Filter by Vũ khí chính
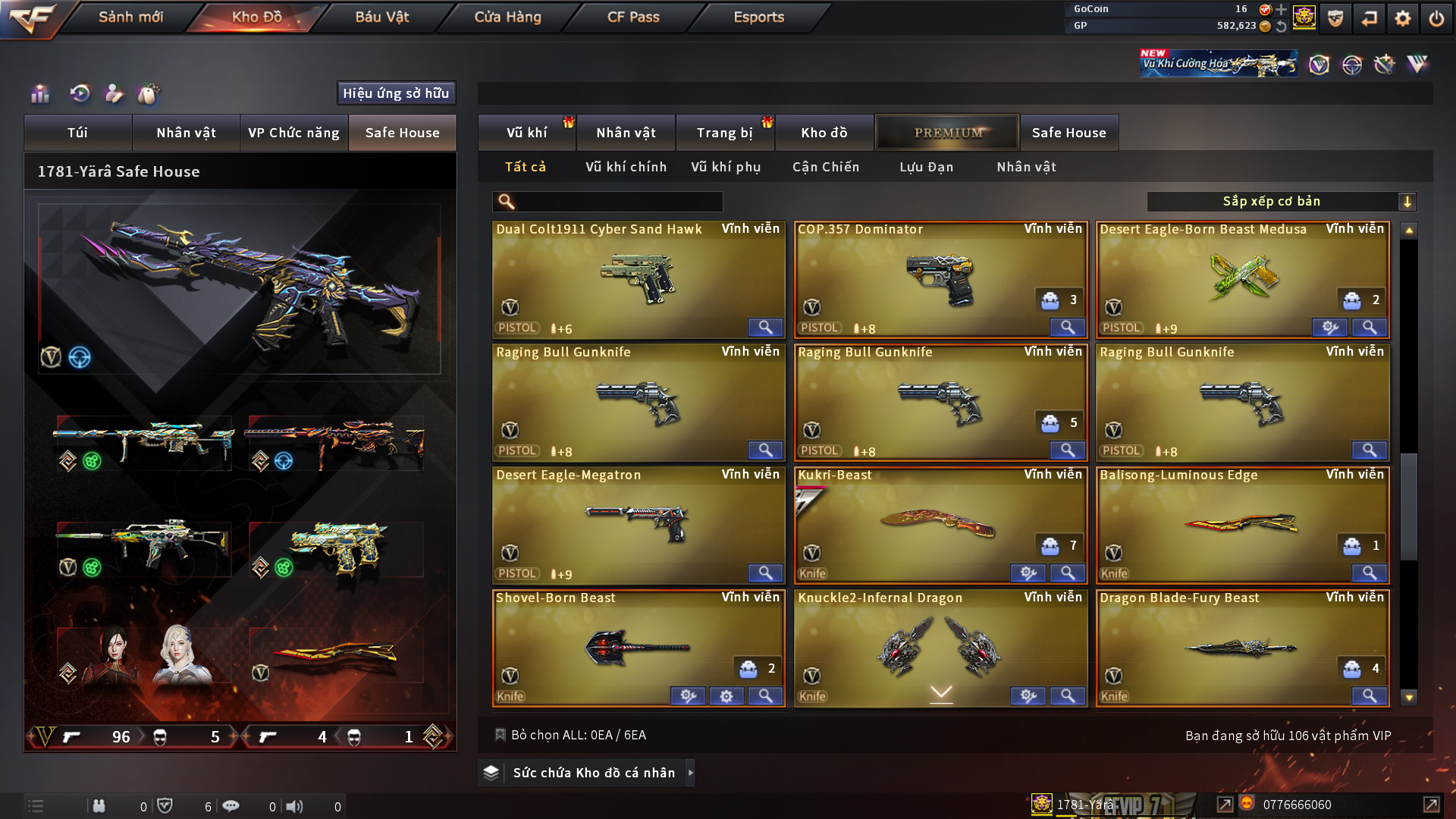Image resolution: width=1456 pixels, height=819 pixels. point(626,167)
